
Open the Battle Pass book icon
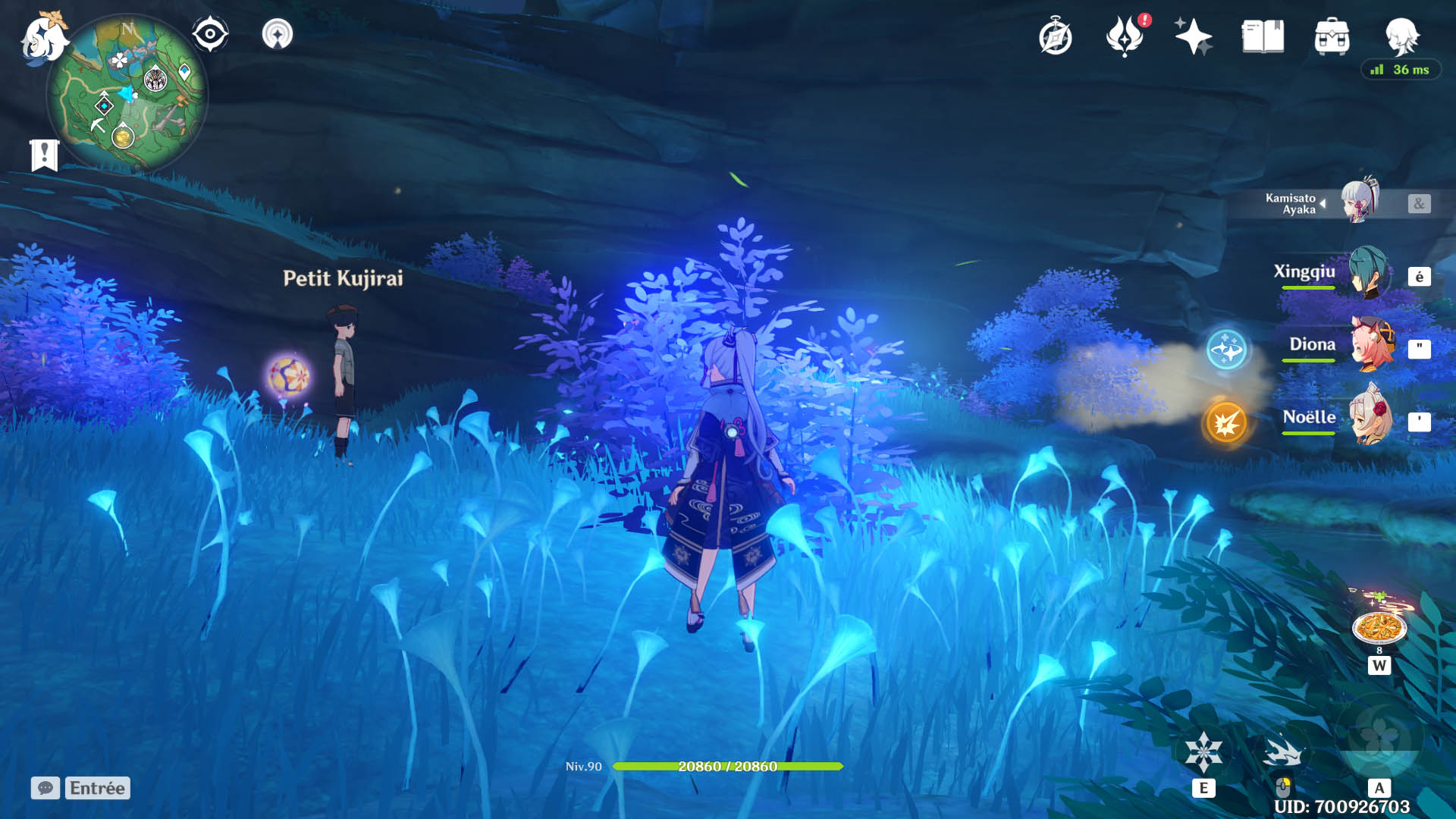[x=1263, y=36]
